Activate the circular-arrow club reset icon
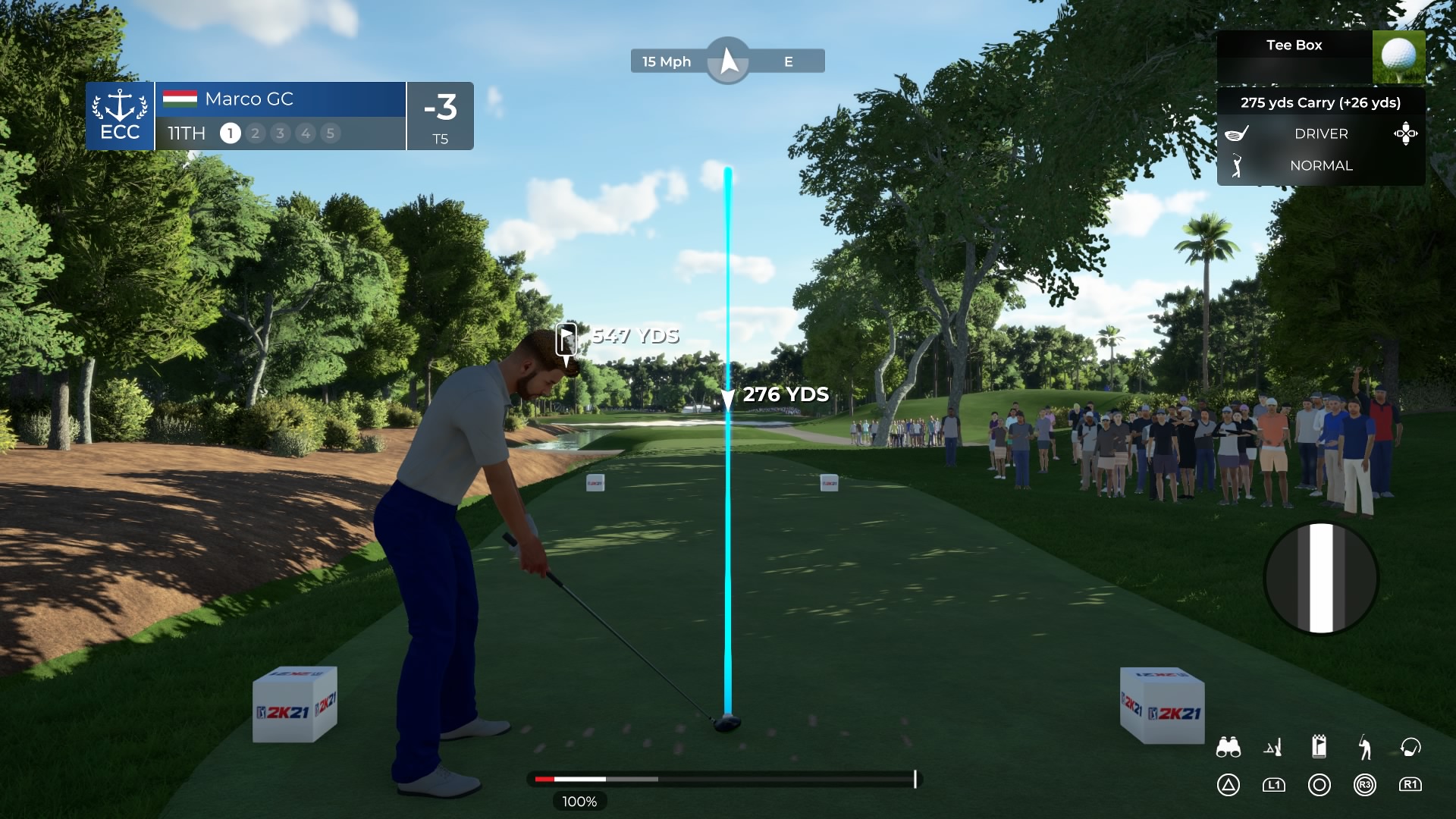Image resolution: width=1456 pixels, height=819 pixels. coord(1410,748)
